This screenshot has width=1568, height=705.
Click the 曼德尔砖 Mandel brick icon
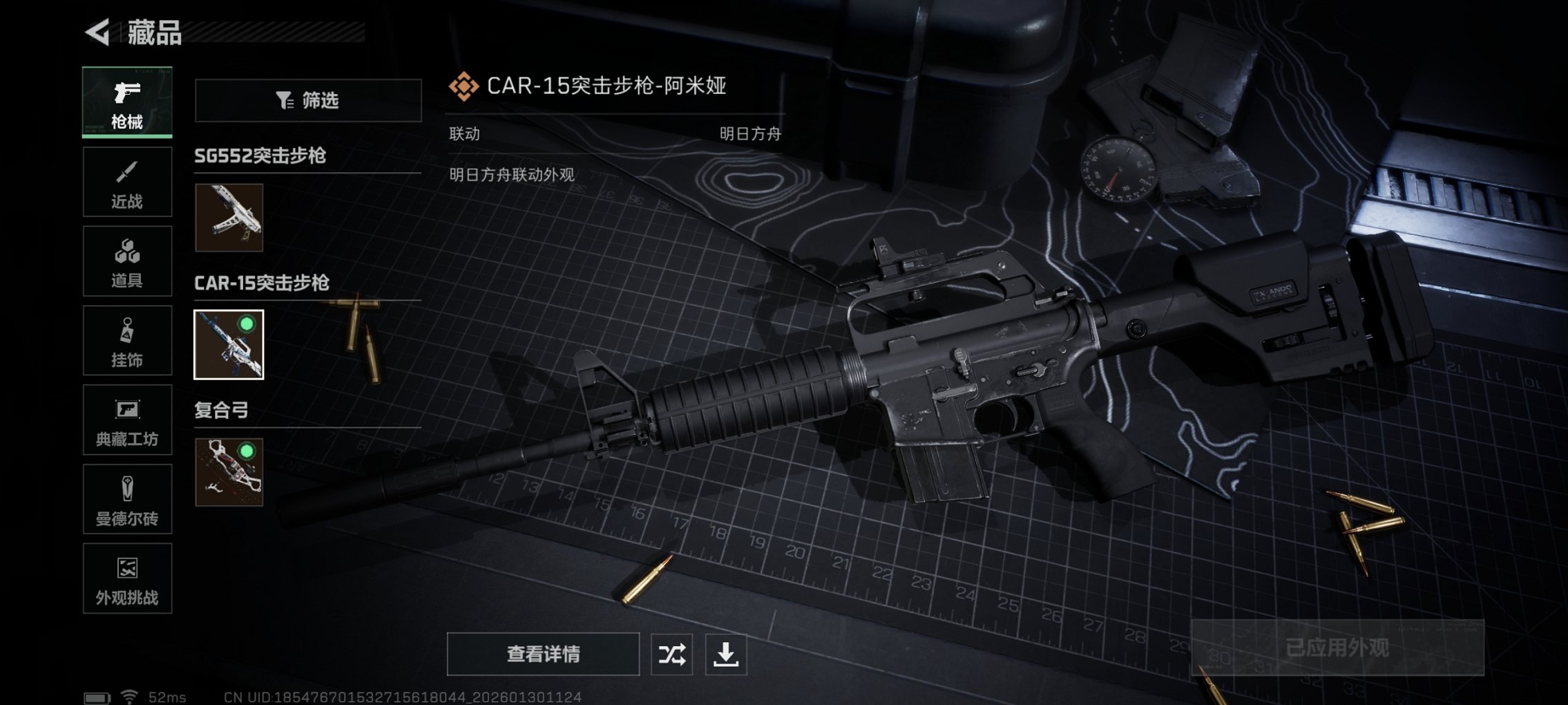pos(127,499)
